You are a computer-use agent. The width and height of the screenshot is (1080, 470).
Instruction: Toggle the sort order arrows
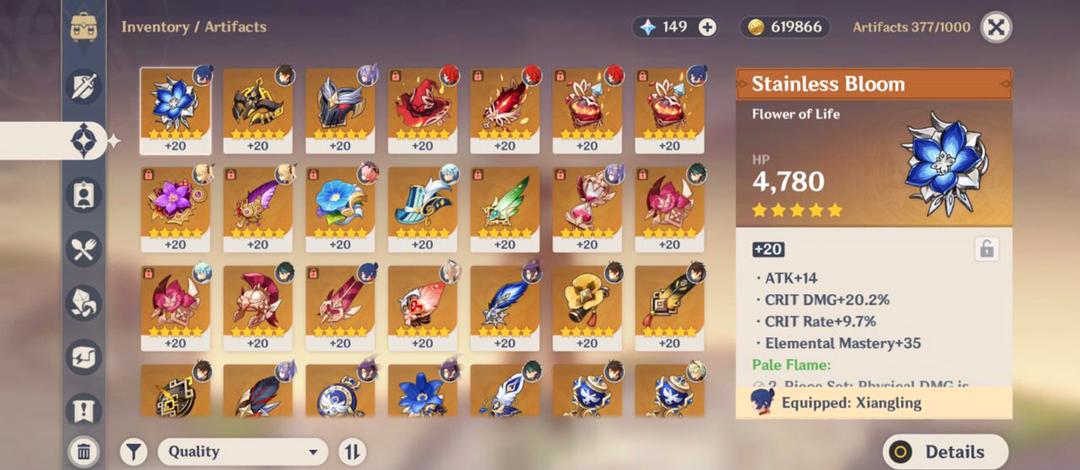(x=352, y=452)
